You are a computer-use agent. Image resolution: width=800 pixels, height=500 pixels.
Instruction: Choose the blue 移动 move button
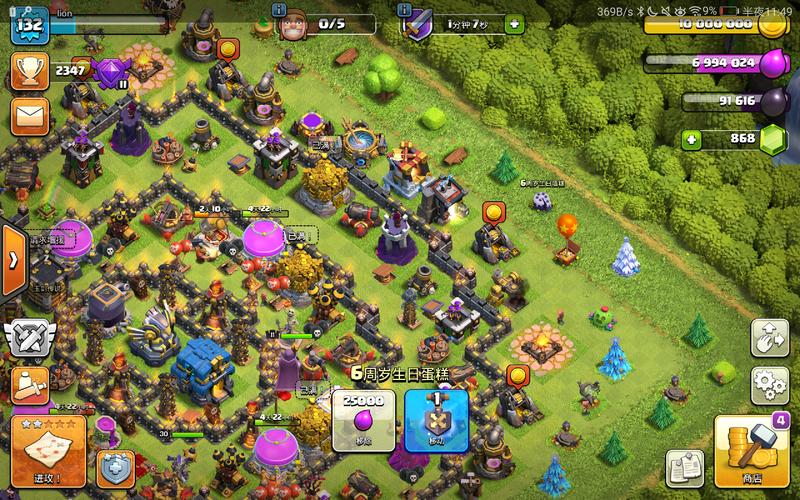pos(436,418)
